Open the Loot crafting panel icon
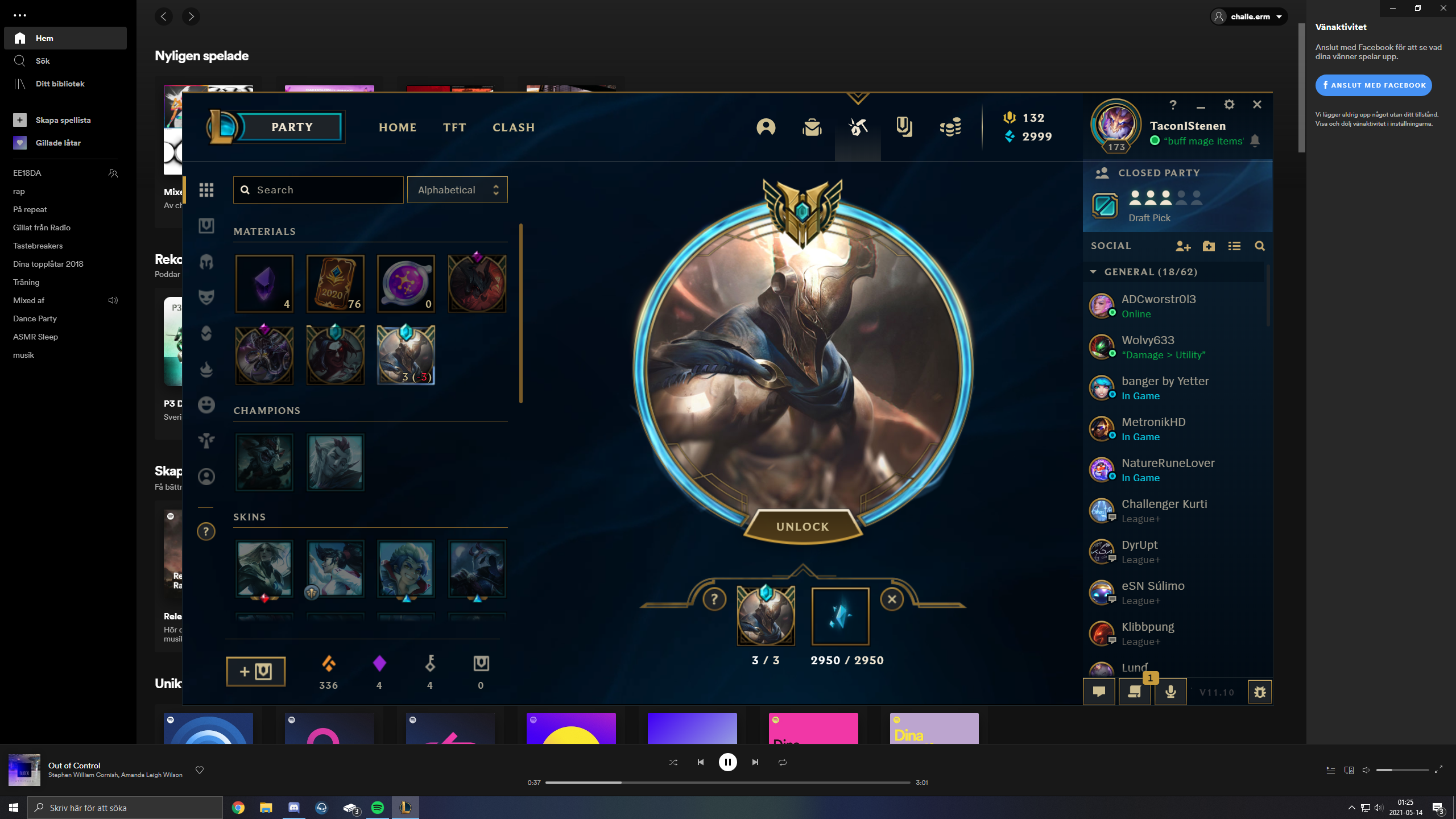Viewport: 1456px width, 819px height. point(857,128)
